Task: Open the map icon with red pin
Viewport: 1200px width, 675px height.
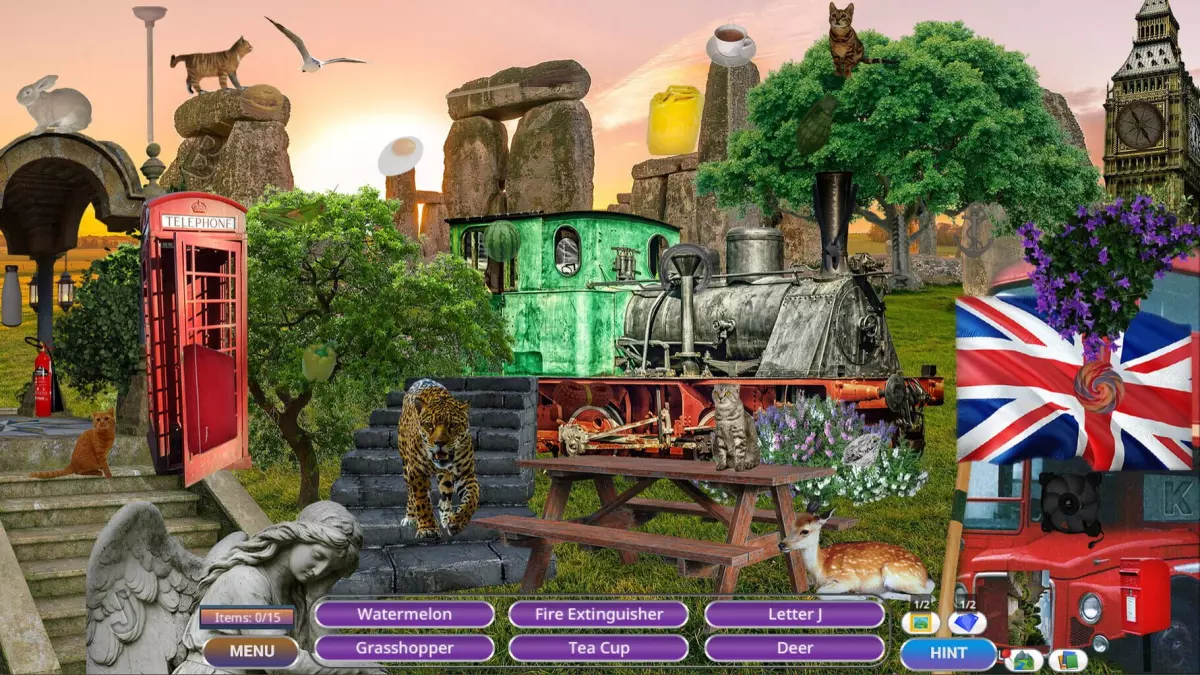Action: pos(1023,660)
